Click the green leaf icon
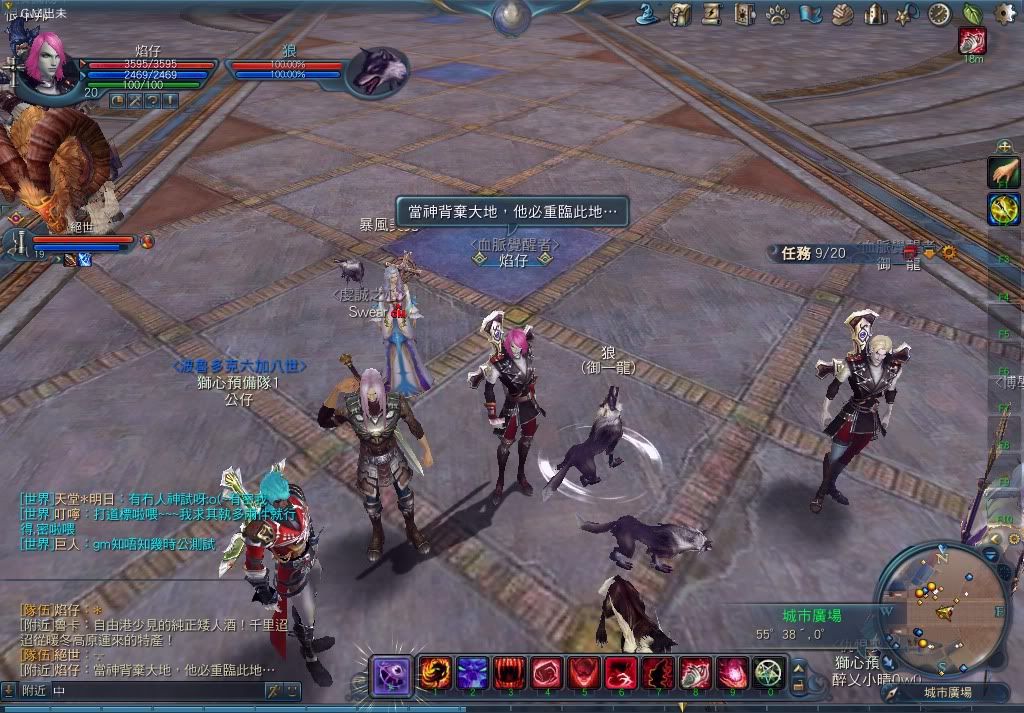This screenshot has width=1024, height=713. [x=971, y=14]
